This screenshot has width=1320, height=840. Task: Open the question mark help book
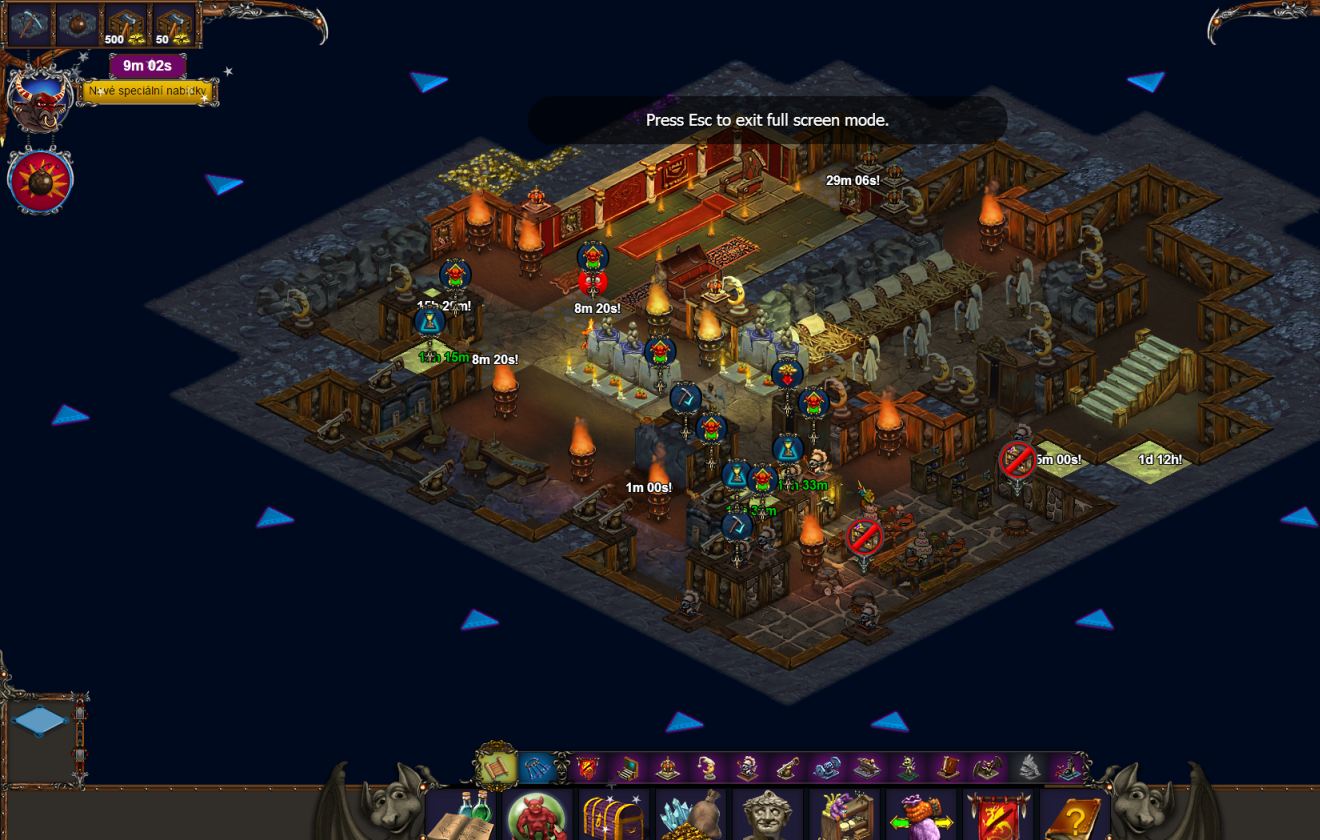click(1073, 815)
